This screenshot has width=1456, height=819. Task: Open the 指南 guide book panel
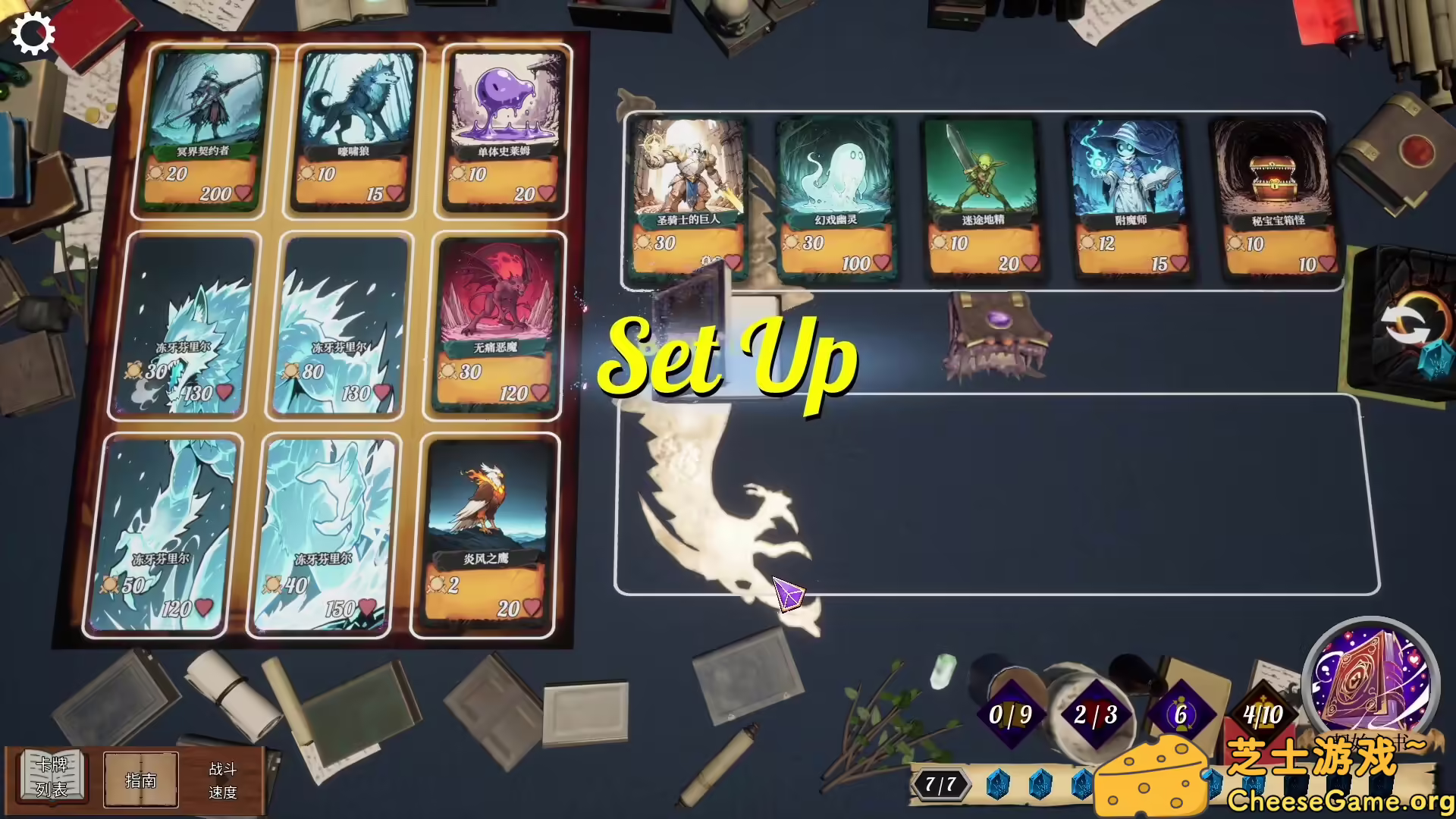pos(141,780)
